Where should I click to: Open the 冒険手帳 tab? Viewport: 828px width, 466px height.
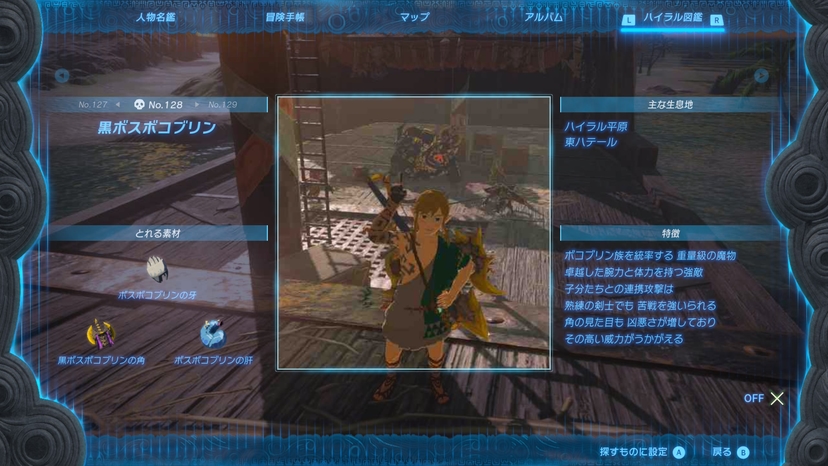285,17
